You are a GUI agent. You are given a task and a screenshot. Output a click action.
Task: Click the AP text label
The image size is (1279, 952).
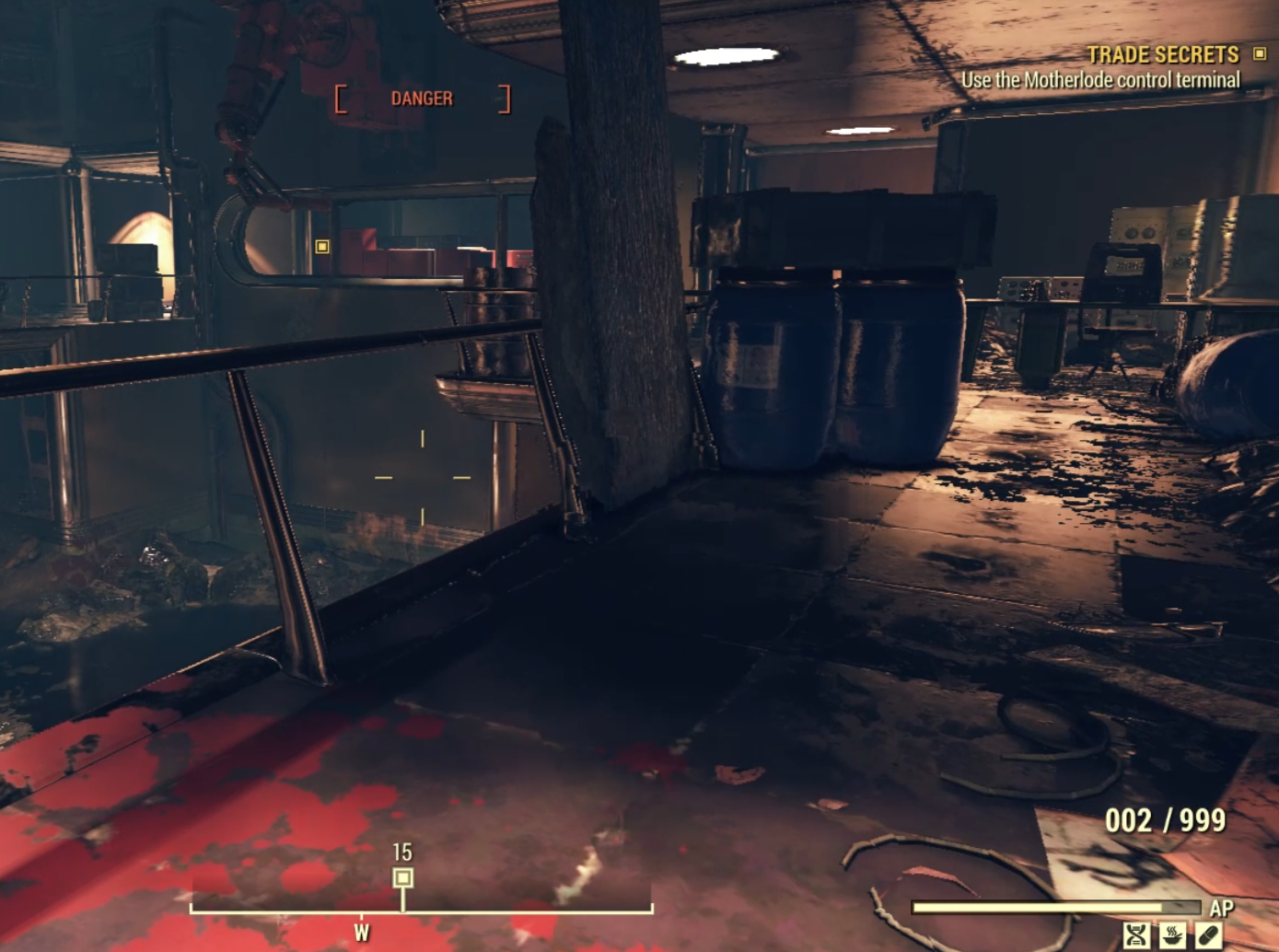coord(1222,907)
